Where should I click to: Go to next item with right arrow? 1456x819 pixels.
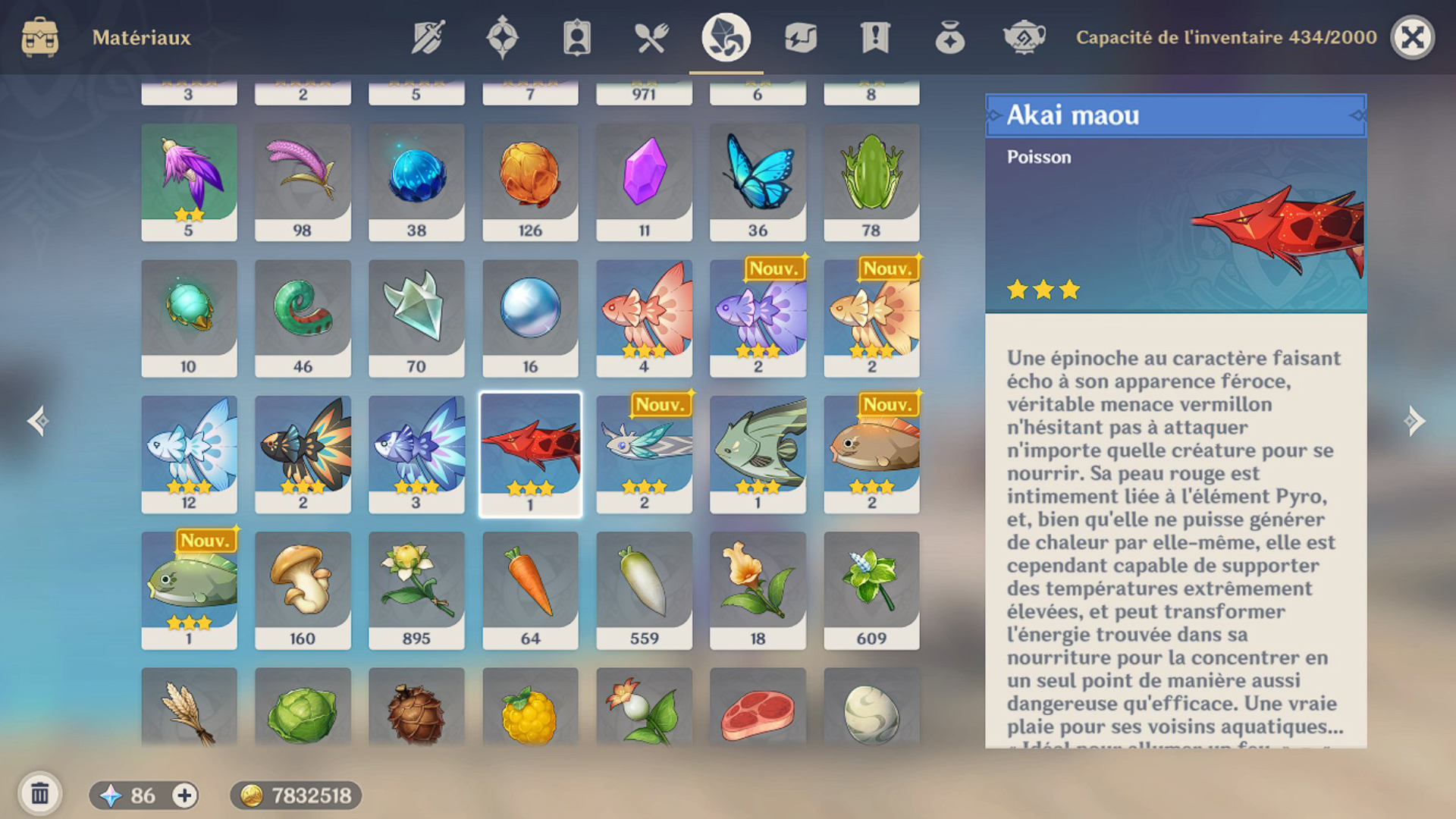[1414, 421]
